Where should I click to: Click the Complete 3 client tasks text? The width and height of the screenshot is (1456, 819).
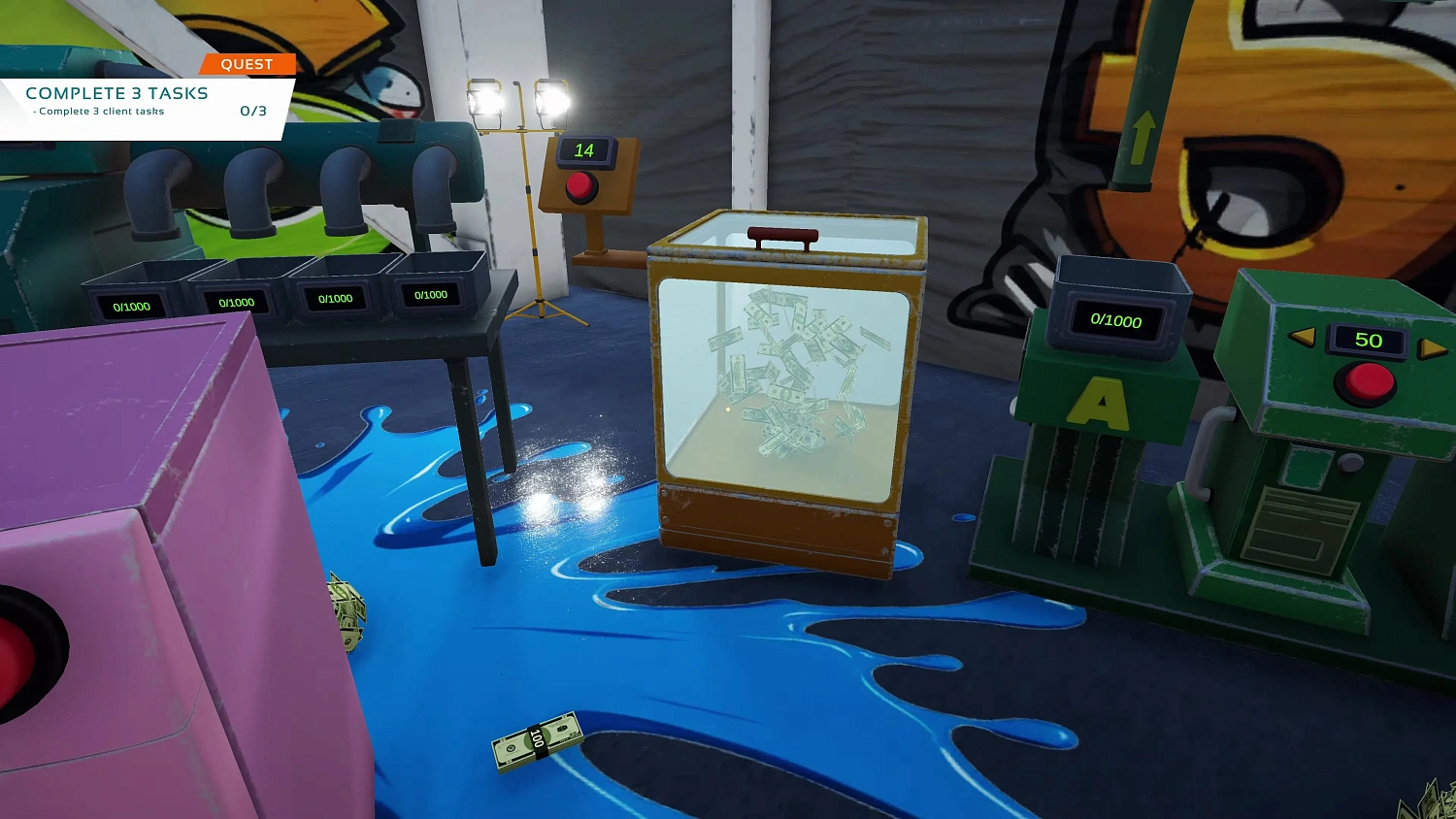[100, 111]
